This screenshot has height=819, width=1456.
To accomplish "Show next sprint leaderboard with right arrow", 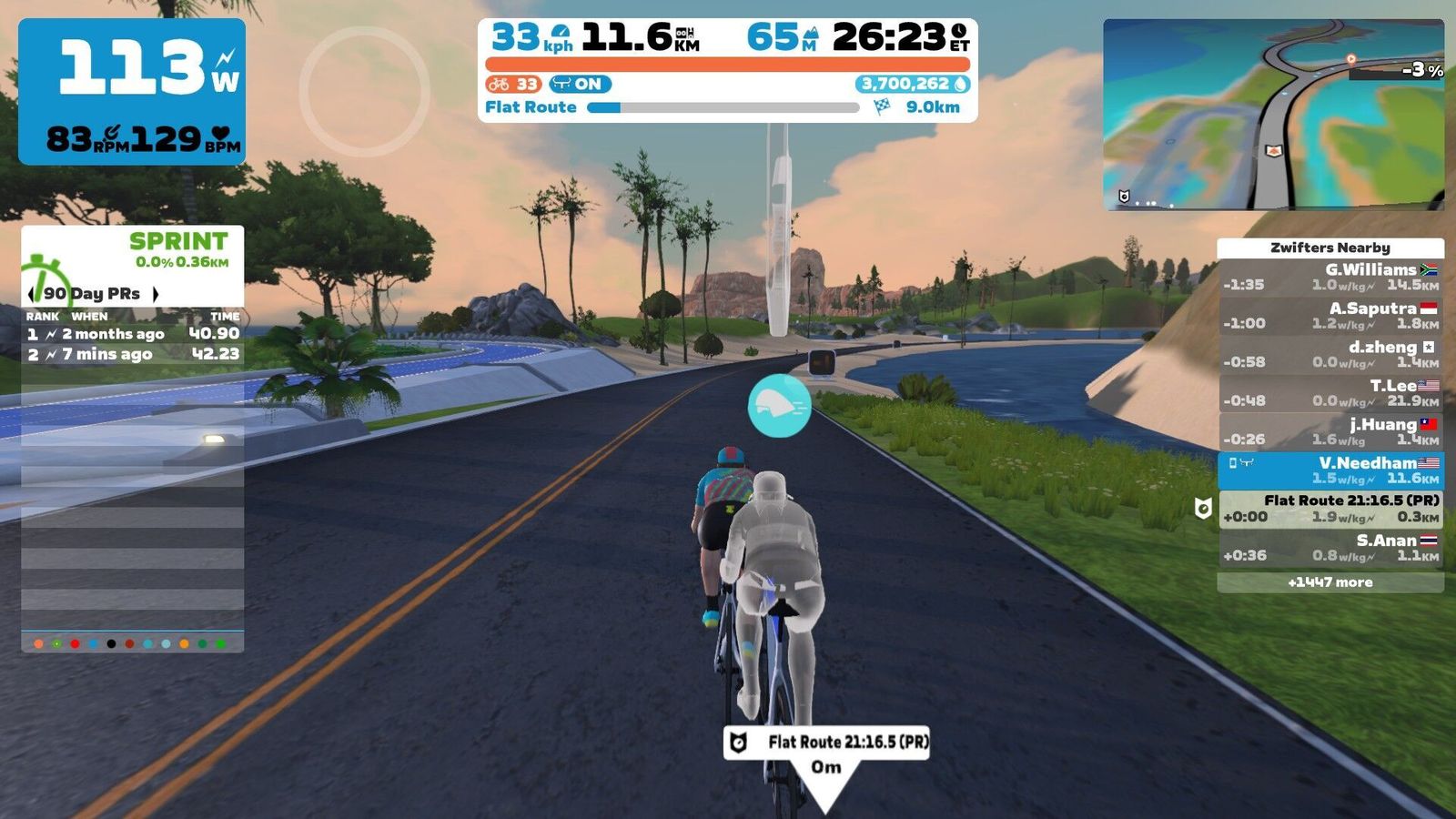I will (156, 294).
